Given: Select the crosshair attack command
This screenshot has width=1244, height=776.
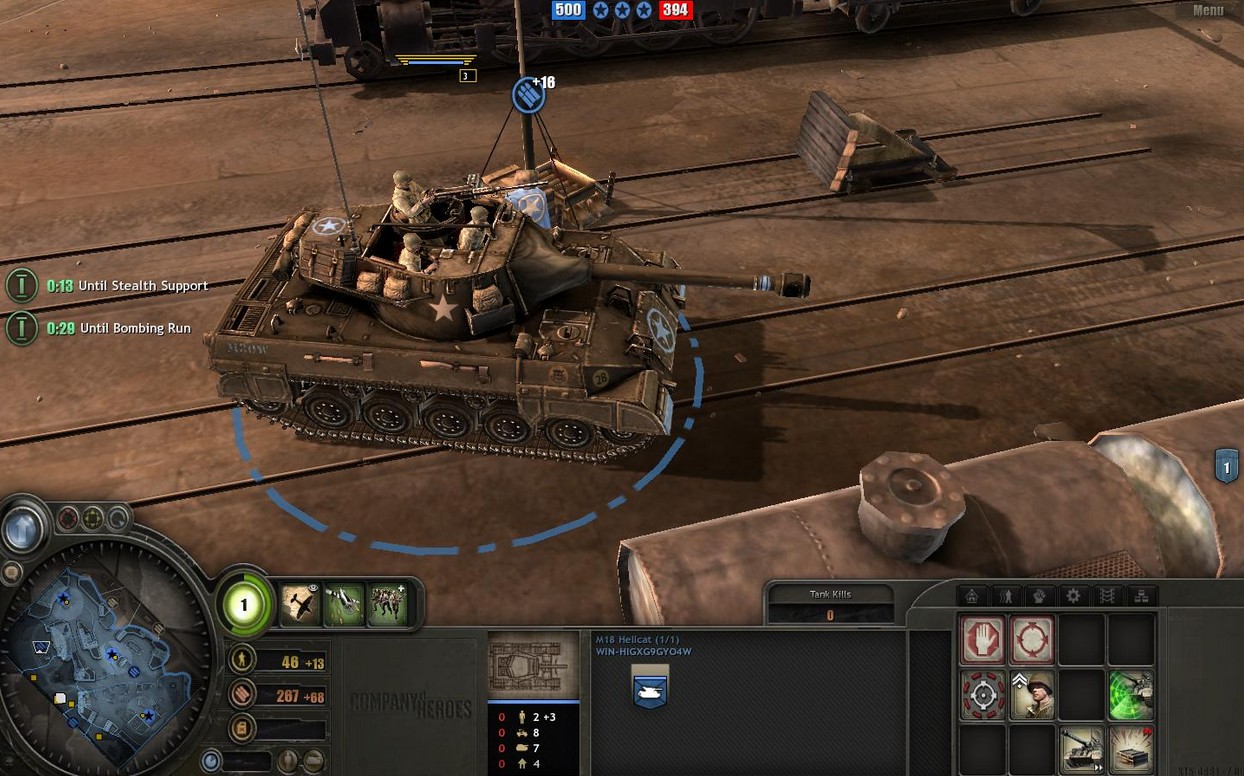Looking at the screenshot, I should (982, 695).
